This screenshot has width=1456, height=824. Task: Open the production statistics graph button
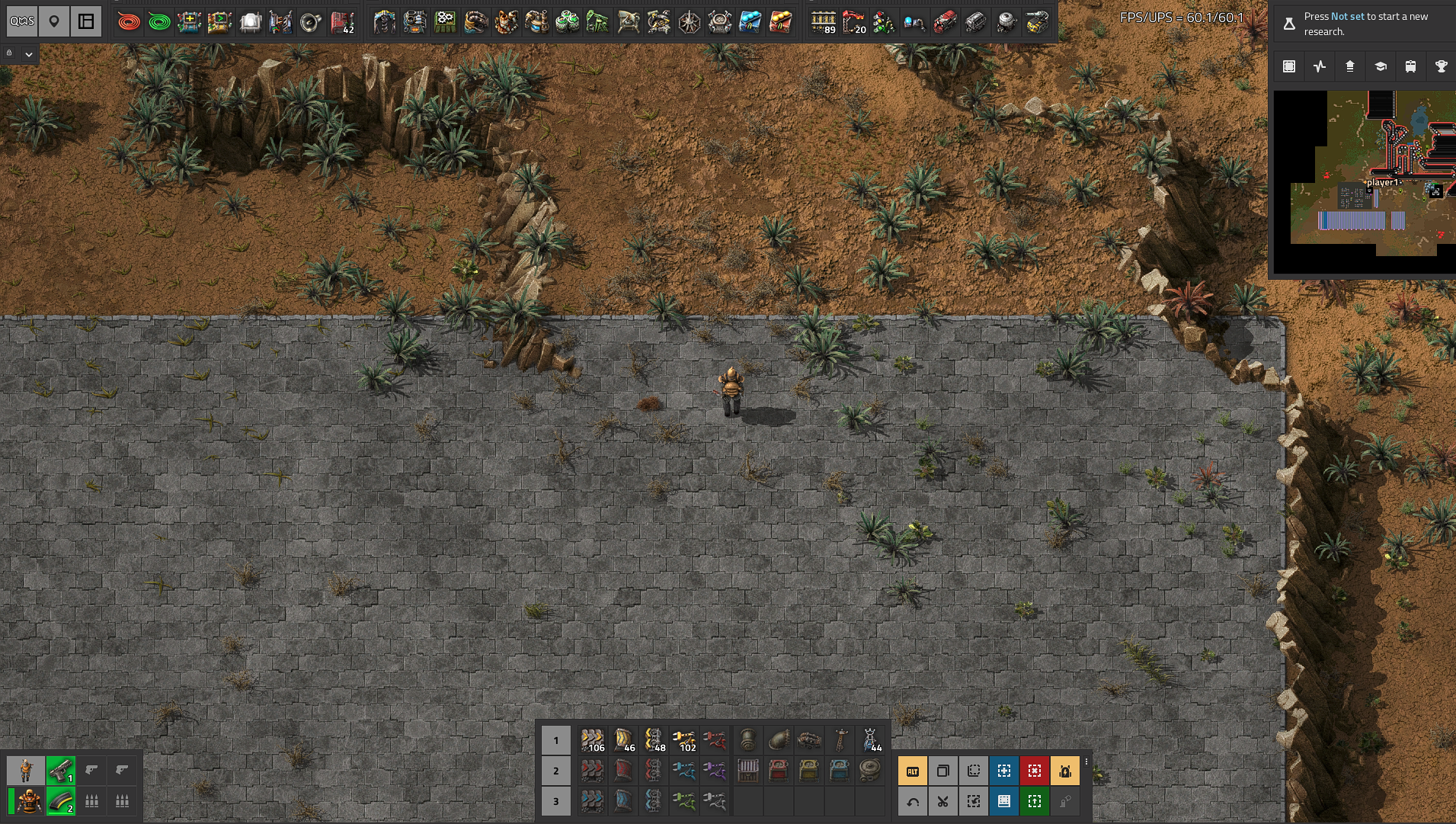point(1320,66)
